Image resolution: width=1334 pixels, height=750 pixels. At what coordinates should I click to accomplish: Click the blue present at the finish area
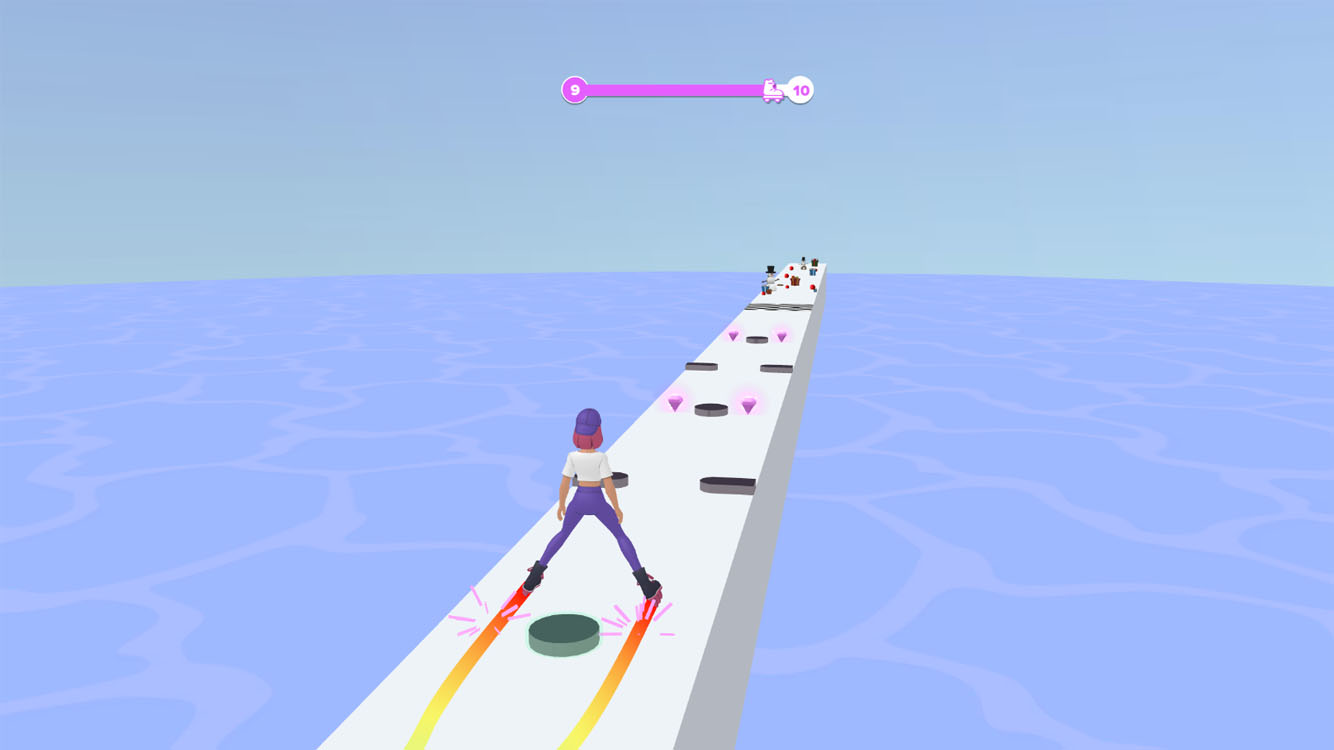click(x=813, y=271)
